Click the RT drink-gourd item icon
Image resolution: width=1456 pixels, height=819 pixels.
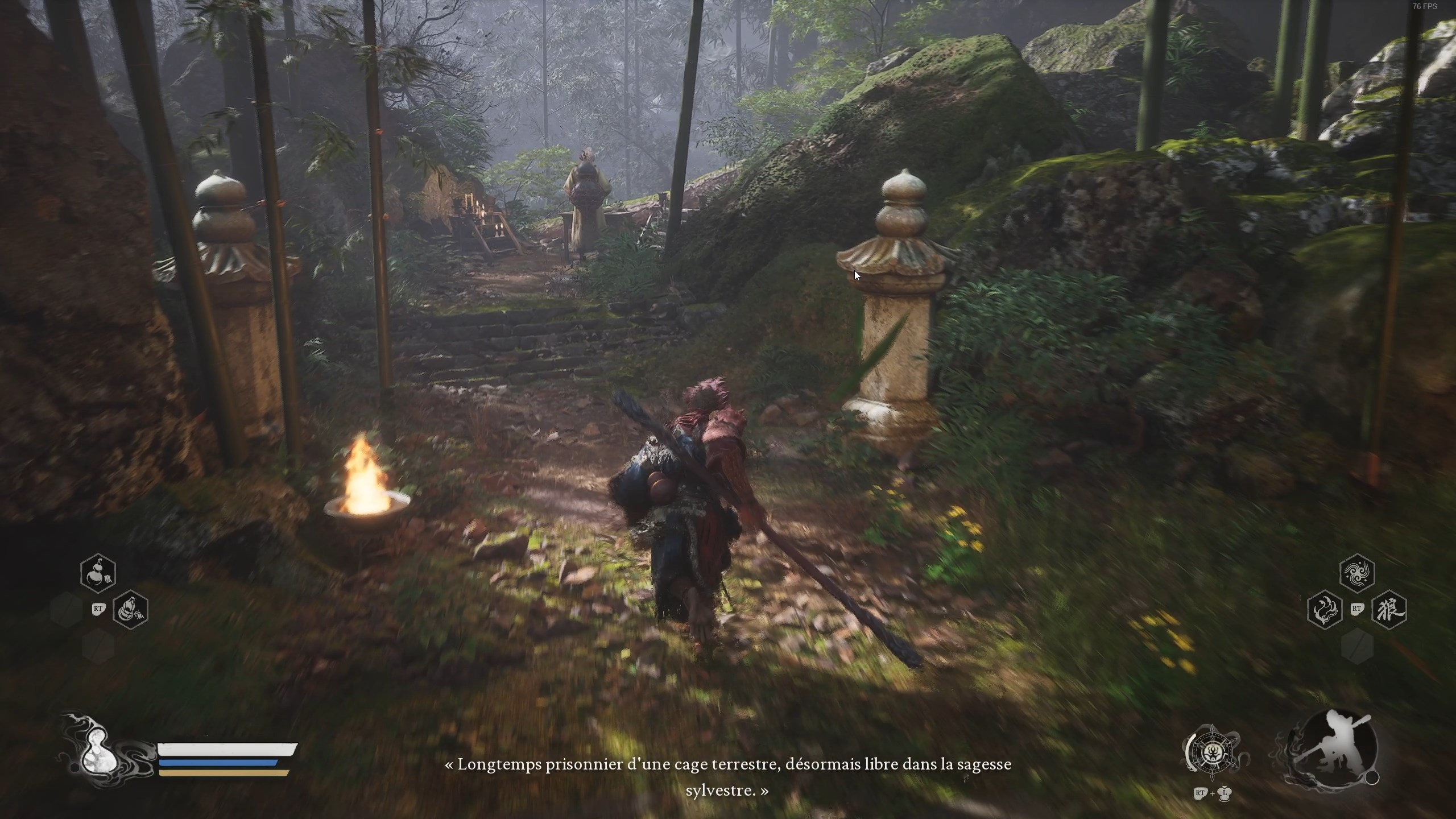131,610
